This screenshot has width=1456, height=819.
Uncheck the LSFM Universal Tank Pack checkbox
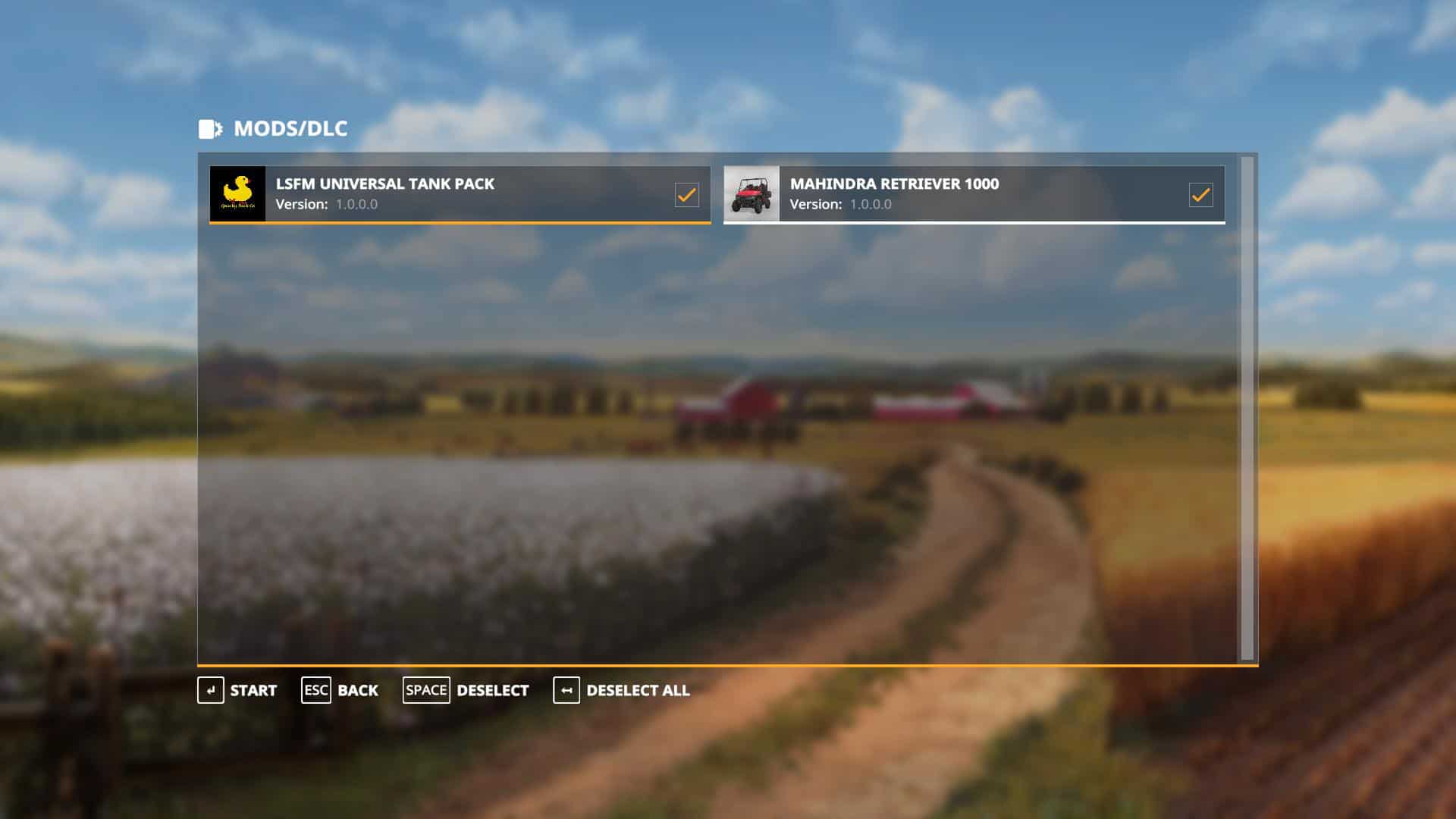[686, 195]
